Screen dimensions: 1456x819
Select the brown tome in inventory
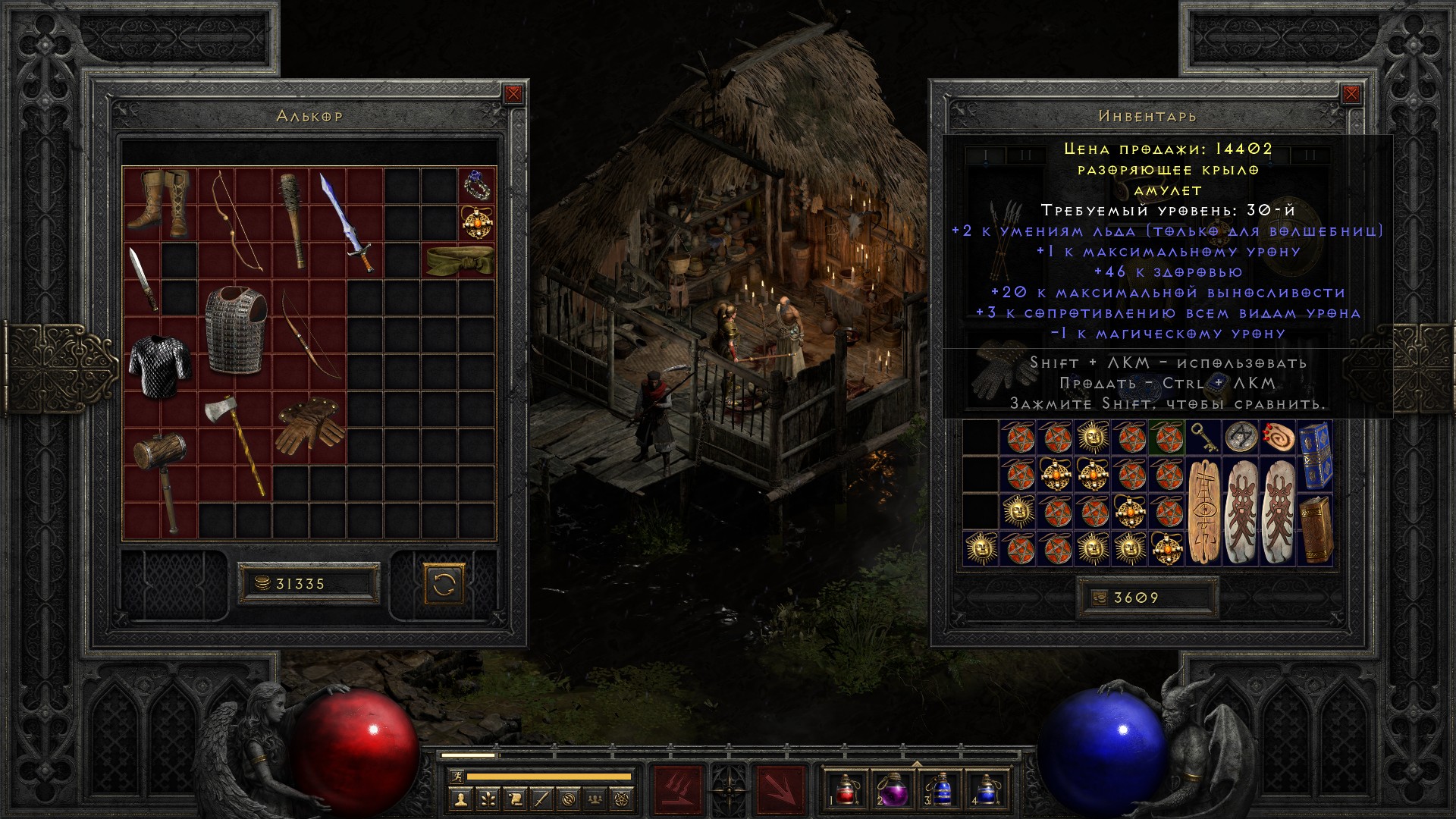coord(1315,529)
